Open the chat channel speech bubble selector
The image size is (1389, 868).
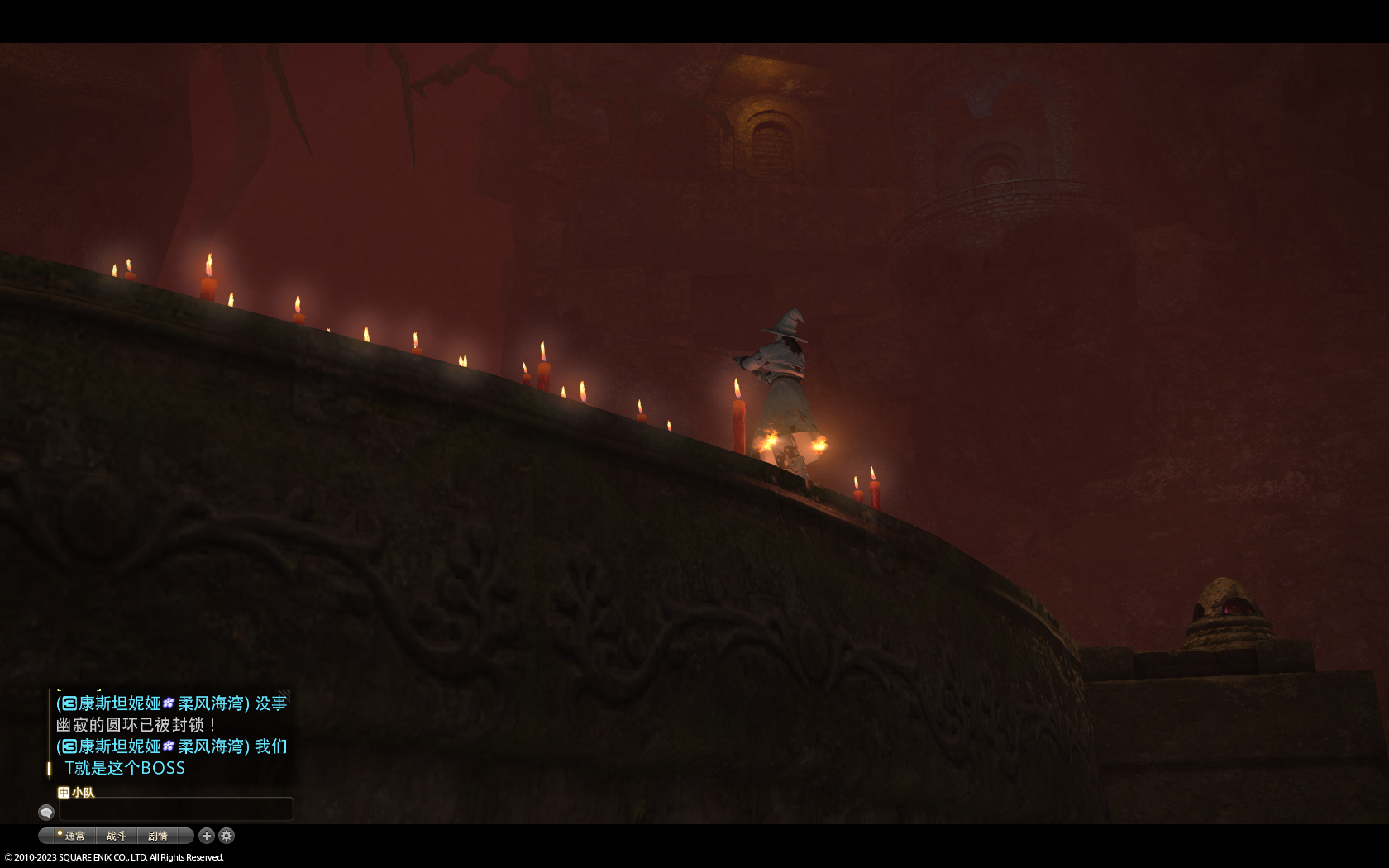(46, 812)
